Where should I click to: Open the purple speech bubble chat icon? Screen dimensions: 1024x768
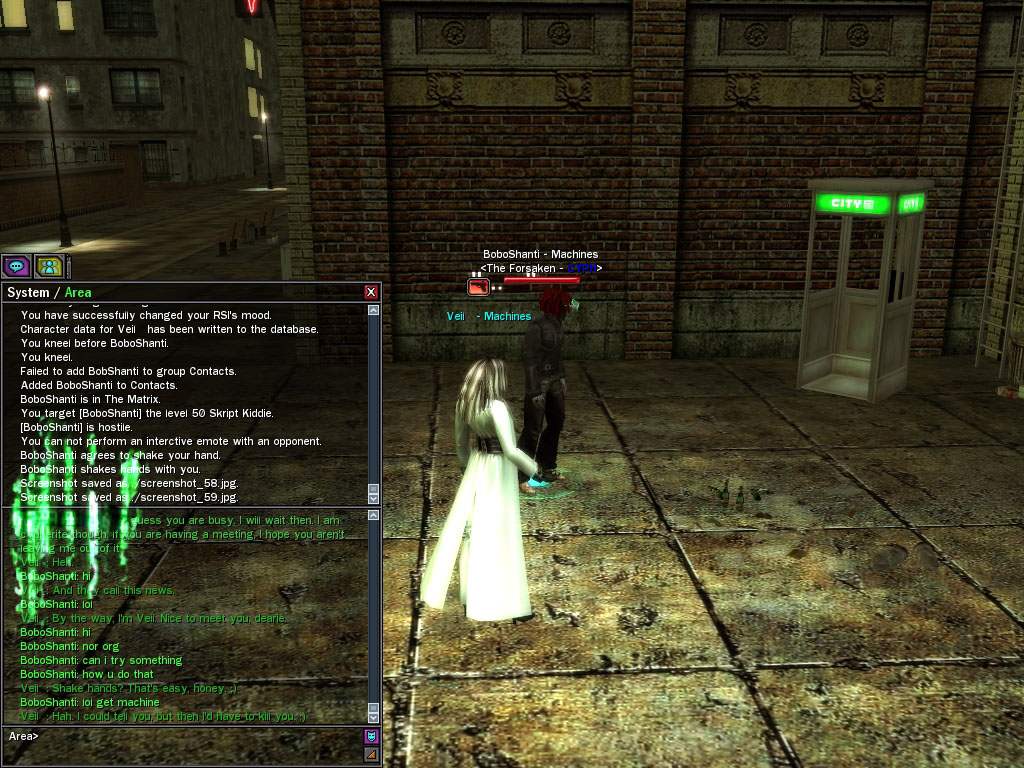tap(15, 266)
